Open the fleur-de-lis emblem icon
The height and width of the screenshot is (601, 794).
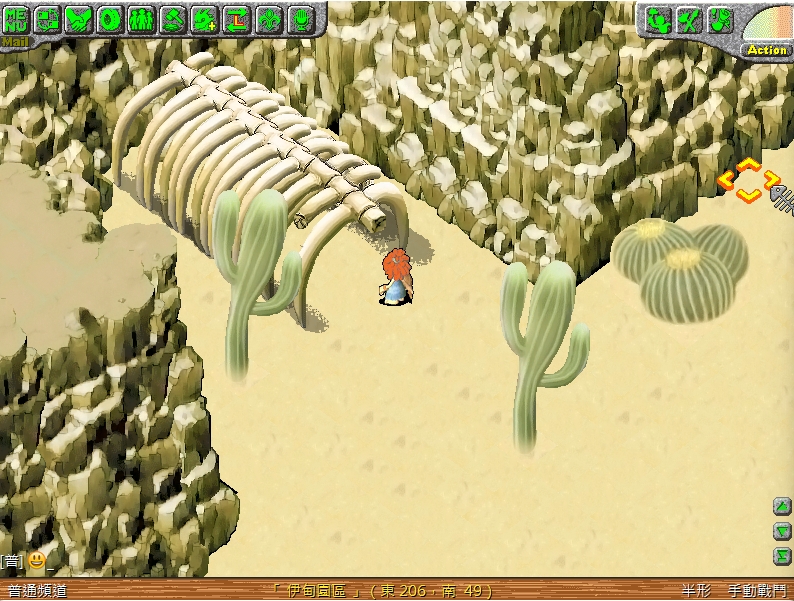point(268,18)
